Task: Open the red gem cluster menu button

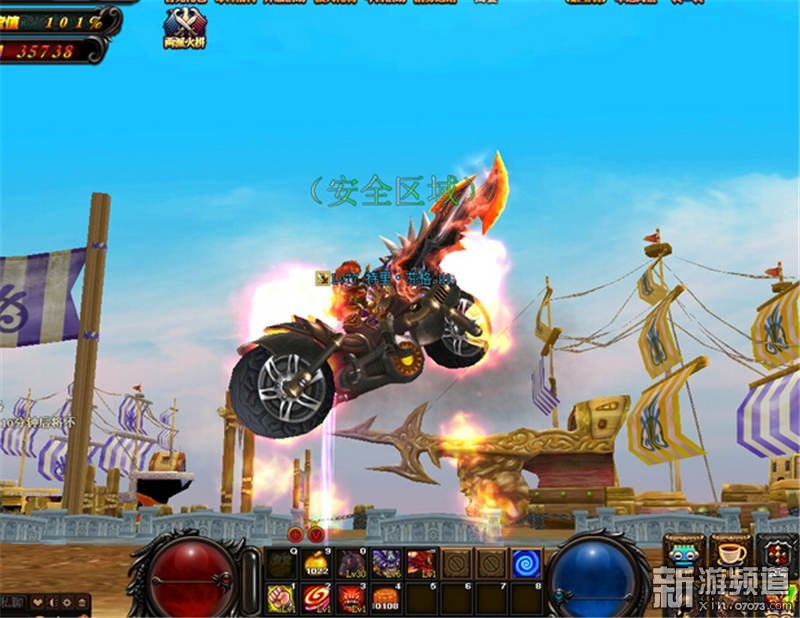Action: (776, 554)
